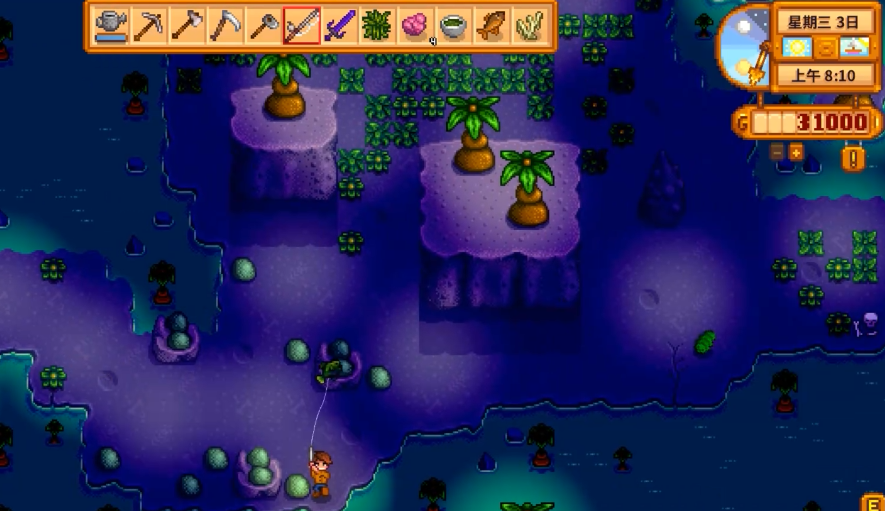Choose the axe from the toolbar
The height and width of the screenshot is (511, 885).
tap(187, 26)
